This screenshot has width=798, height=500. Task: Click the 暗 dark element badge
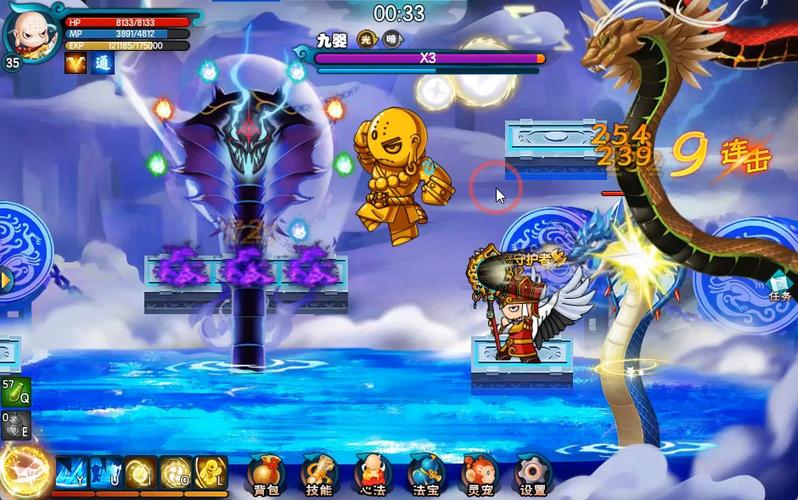pyautogui.click(x=391, y=39)
